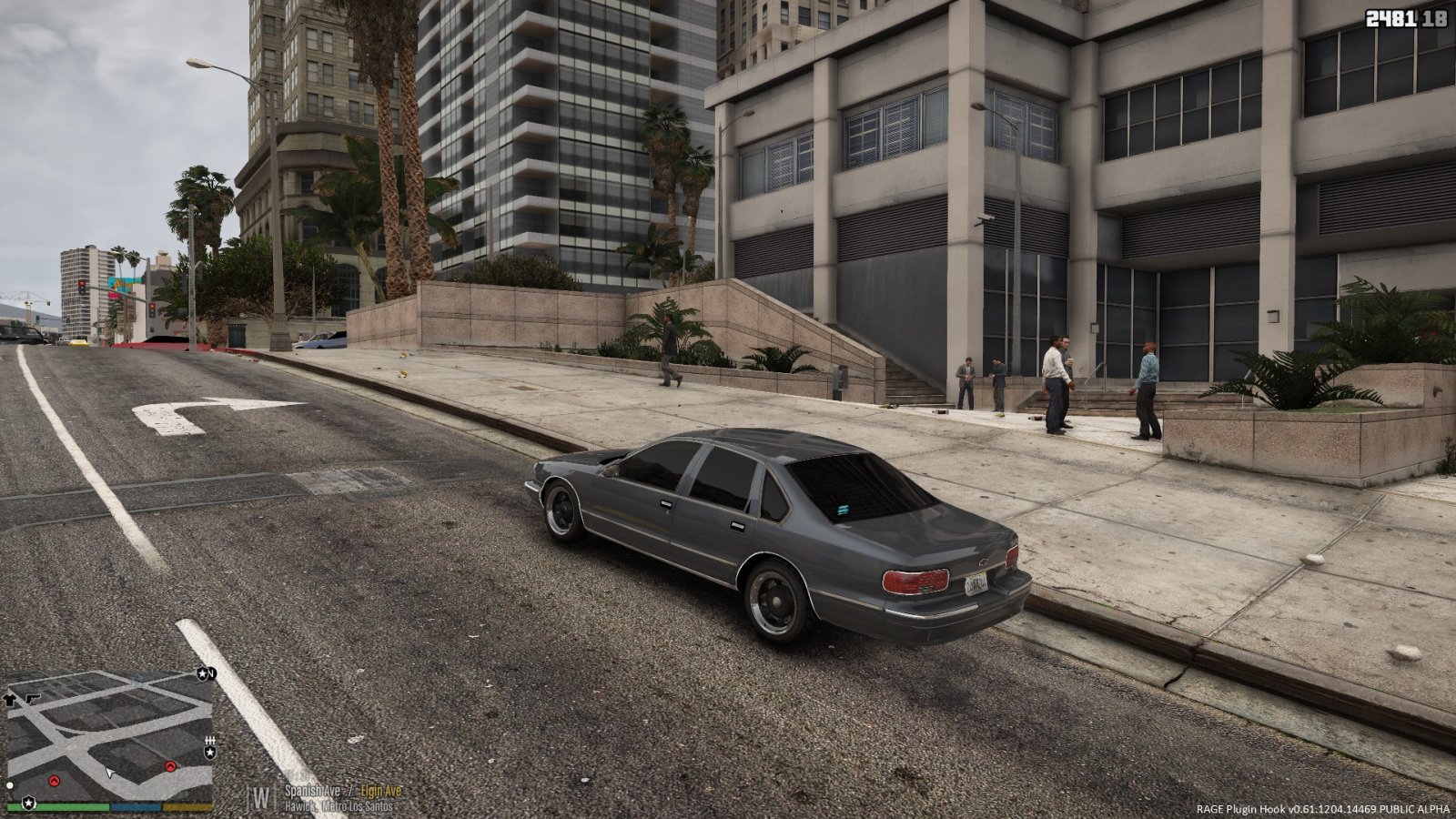Screen dimensions: 1456x819
Task: Select the white dot blip on the minimap edge
Action: (9, 784)
